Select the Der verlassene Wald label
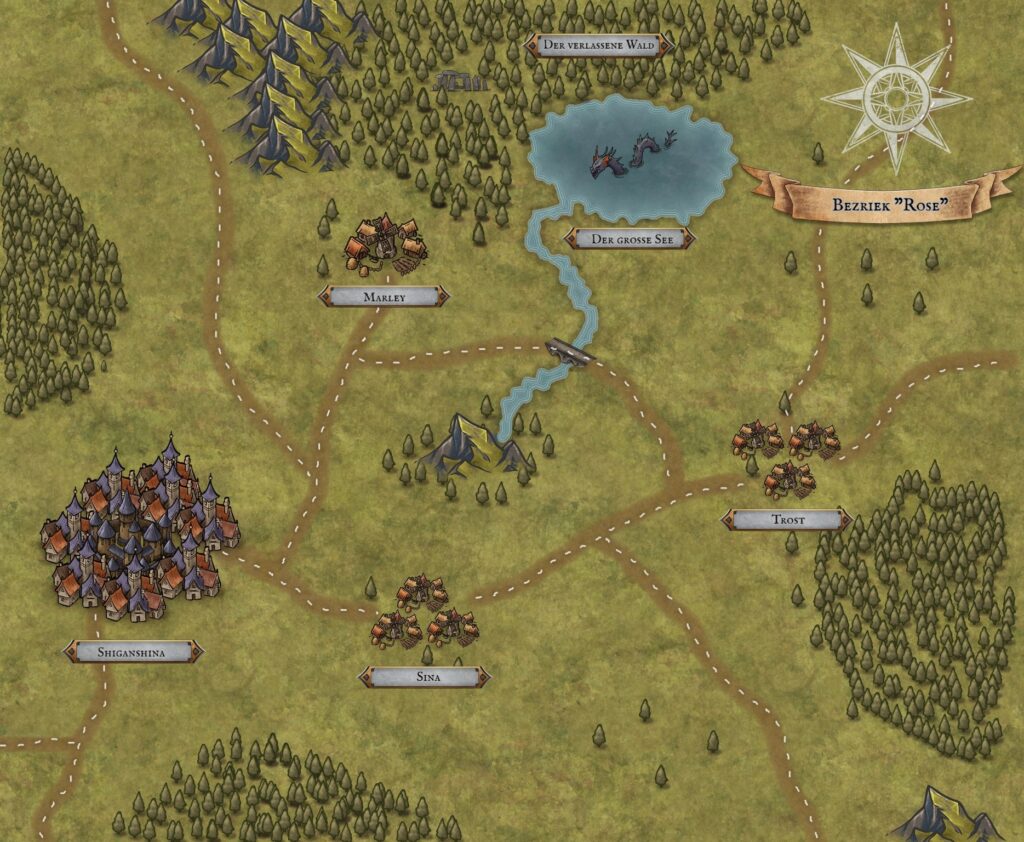Viewport: 1024px width, 842px height. pyautogui.click(x=600, y=45)
